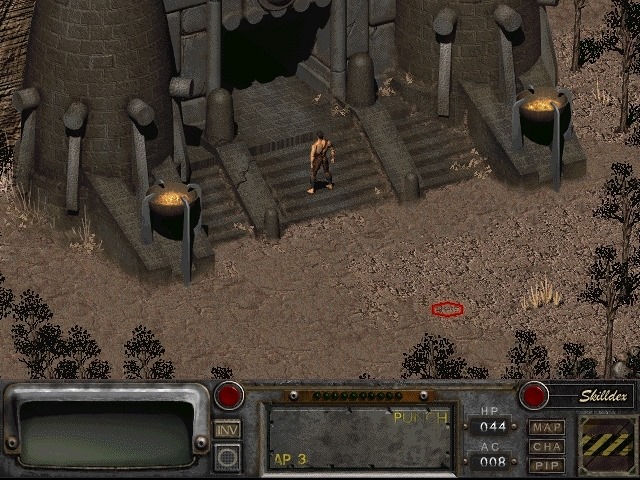Show the CHA character sheet
This screenshot has height=480, width=640.
(547, 446)
